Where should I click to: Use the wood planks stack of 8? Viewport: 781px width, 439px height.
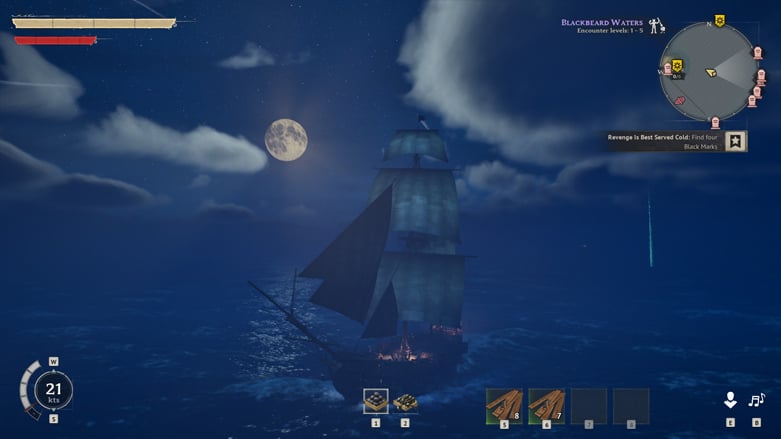pos(504,406)
